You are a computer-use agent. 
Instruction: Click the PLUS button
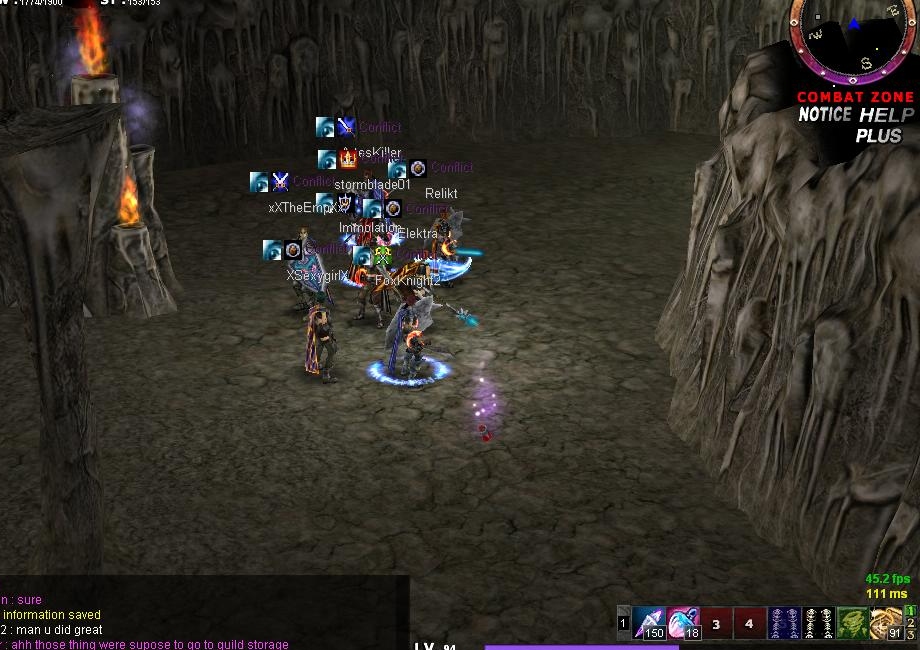pyautogui.click(x=877, y=136)
